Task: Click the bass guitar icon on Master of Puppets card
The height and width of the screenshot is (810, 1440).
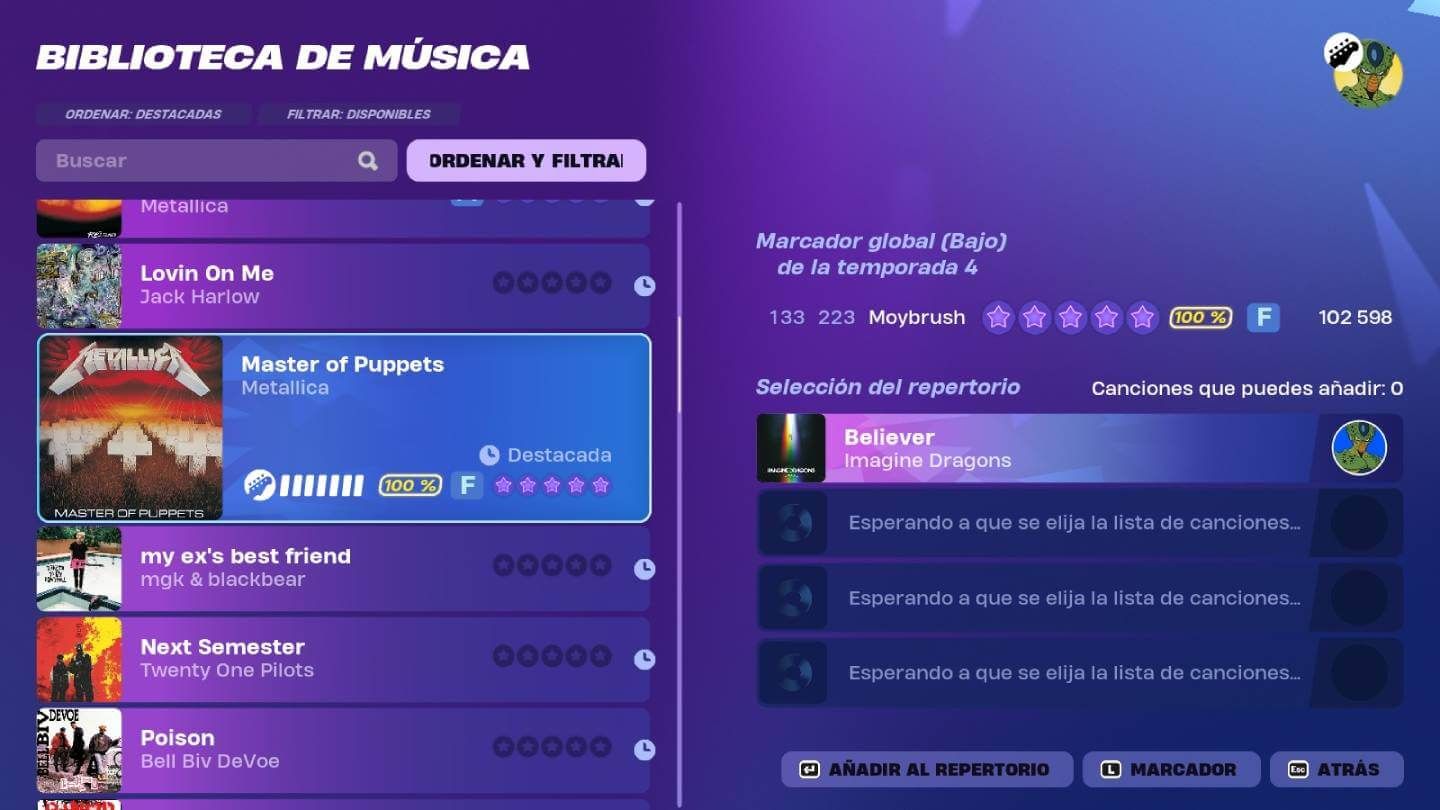Action: click(x=259, y=484)
